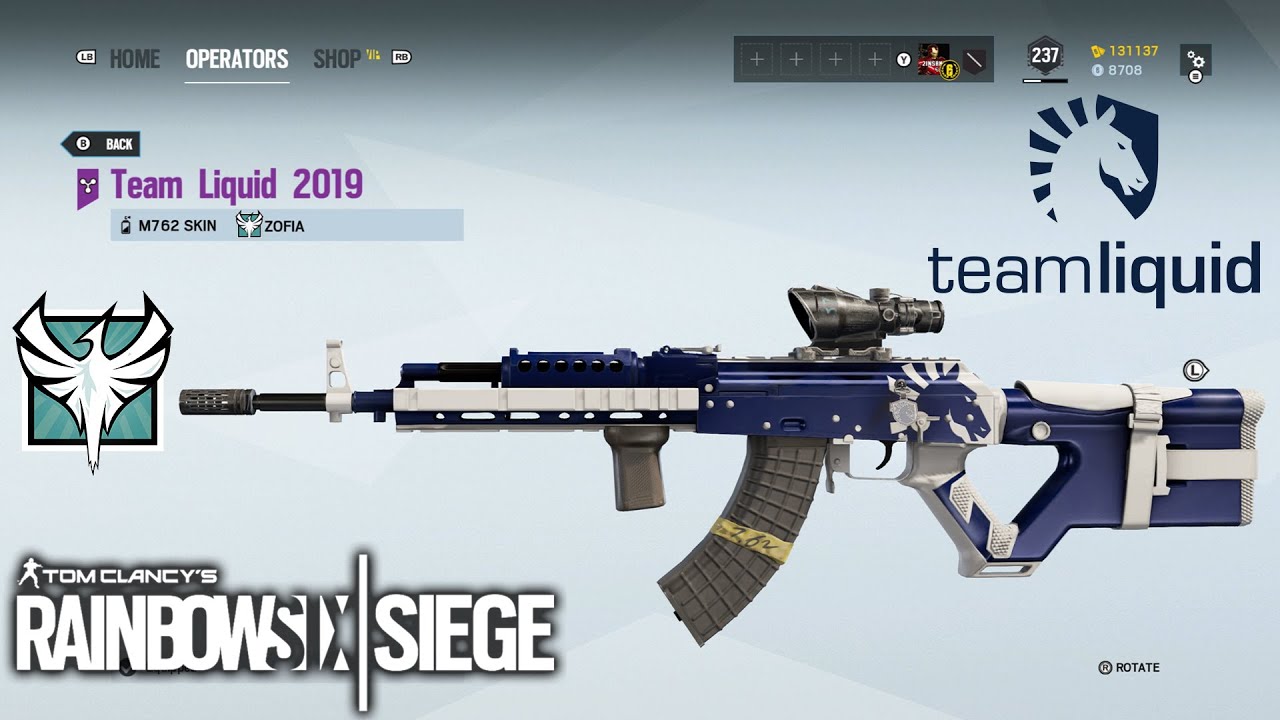This screenshot has width=1280, height=720.
Task: Select the OPERATORS menu entry
Action: coord(237,59)
